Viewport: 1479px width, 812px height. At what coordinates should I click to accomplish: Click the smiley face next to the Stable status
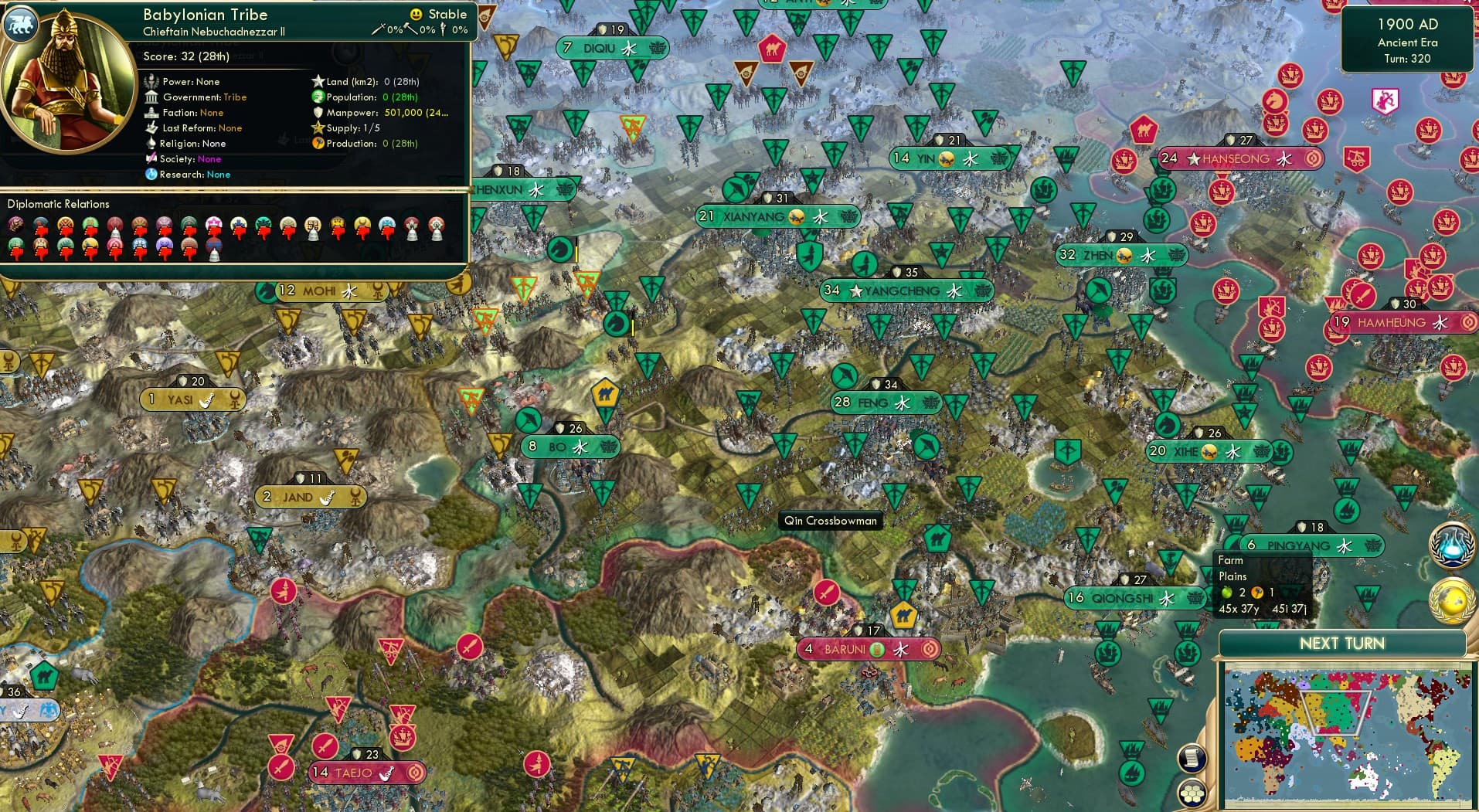(415, 14)
